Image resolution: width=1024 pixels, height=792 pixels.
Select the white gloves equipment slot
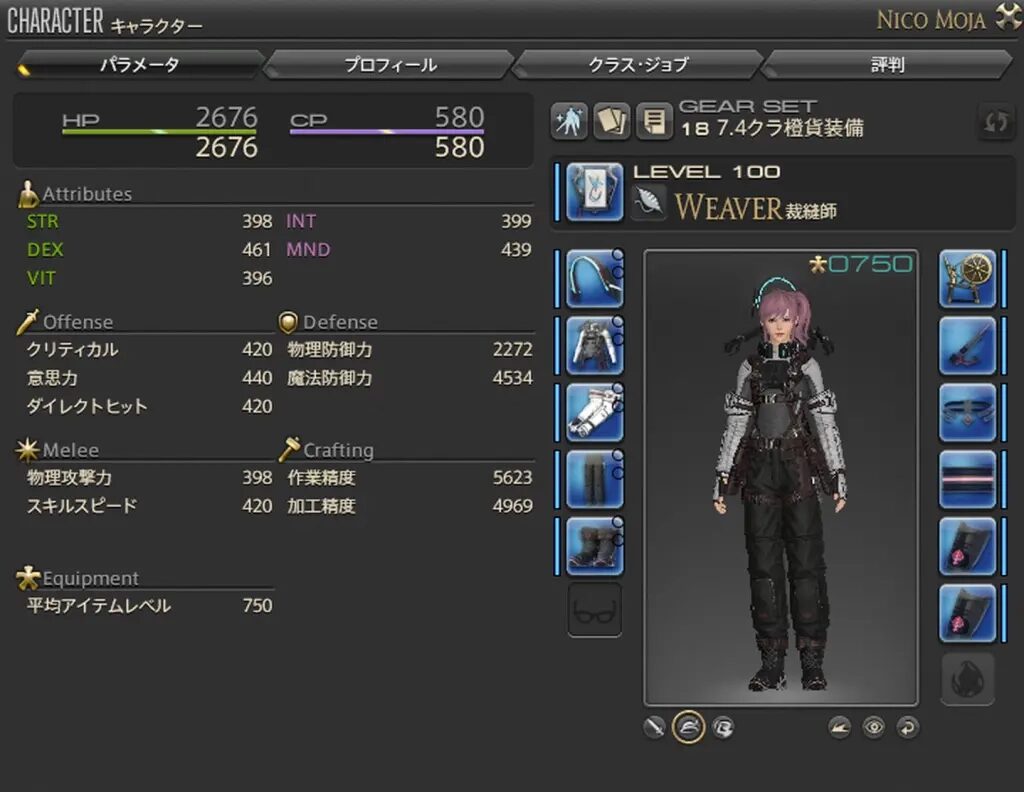pyautogui.click(x=595, y=412)
